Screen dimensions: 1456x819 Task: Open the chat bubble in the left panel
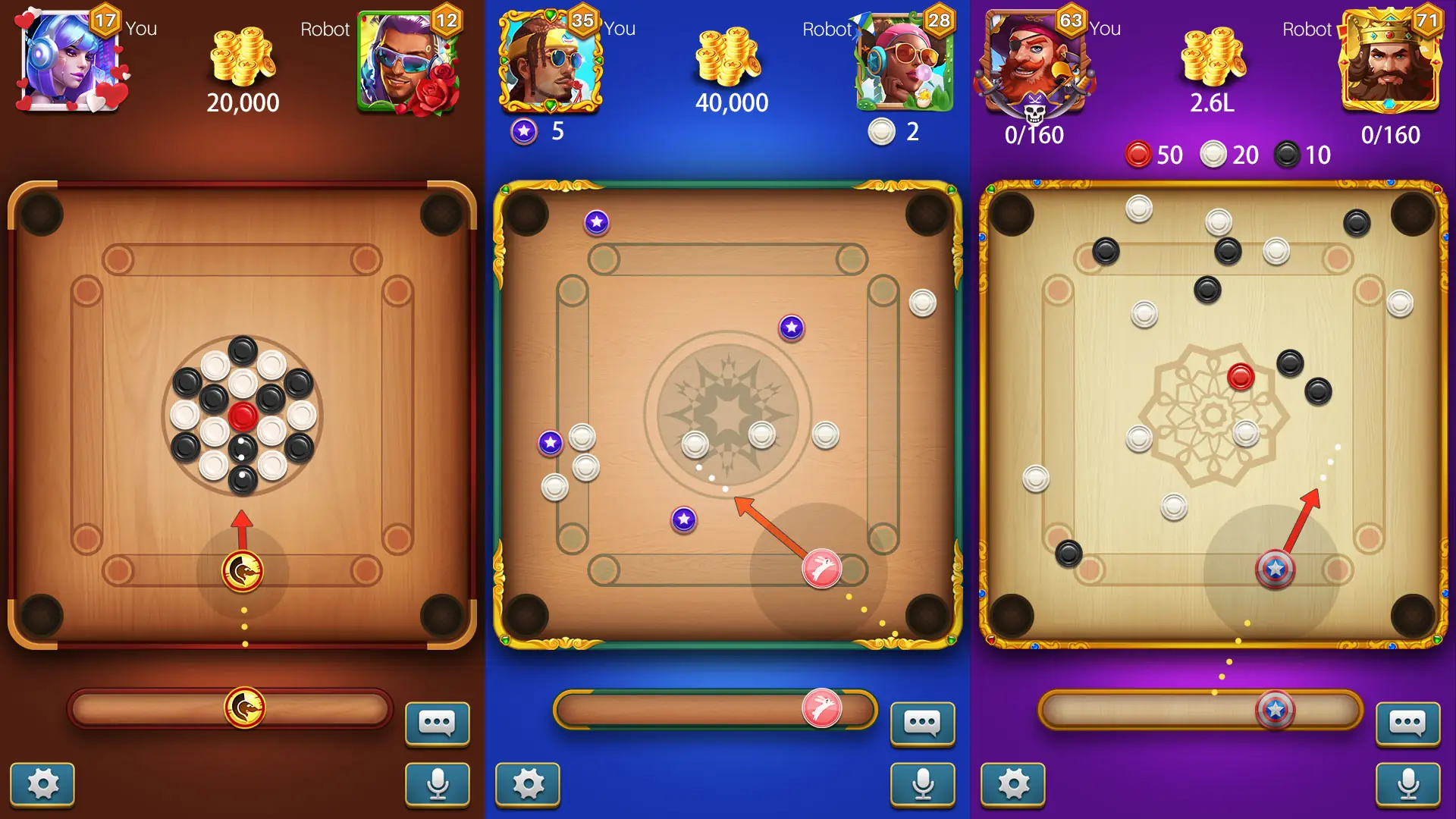click(437, 724)
